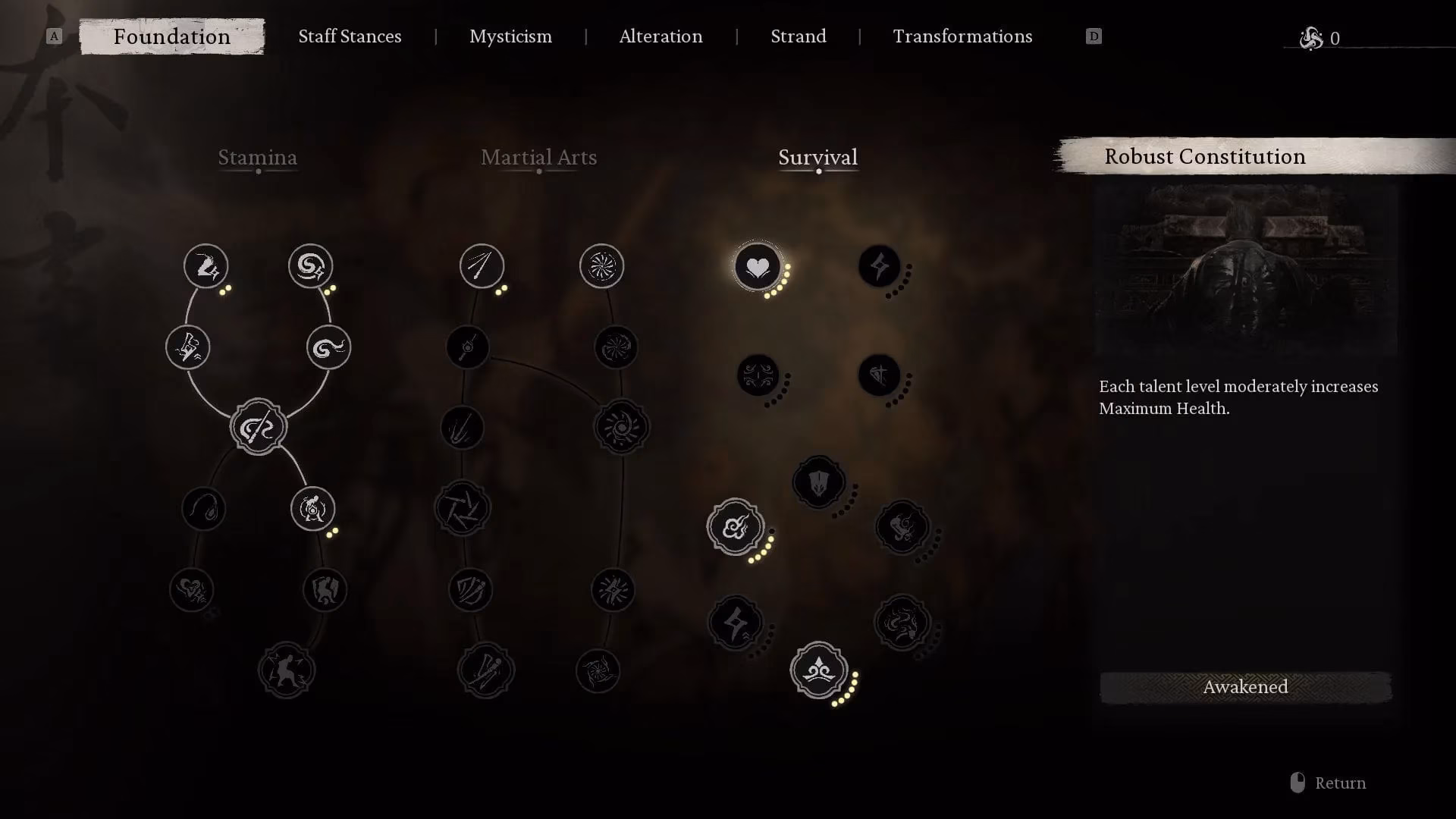1456x819 pixels.
Task: Click the crouched figure talent at Stamina tree bottom
Action: point(288,670)
